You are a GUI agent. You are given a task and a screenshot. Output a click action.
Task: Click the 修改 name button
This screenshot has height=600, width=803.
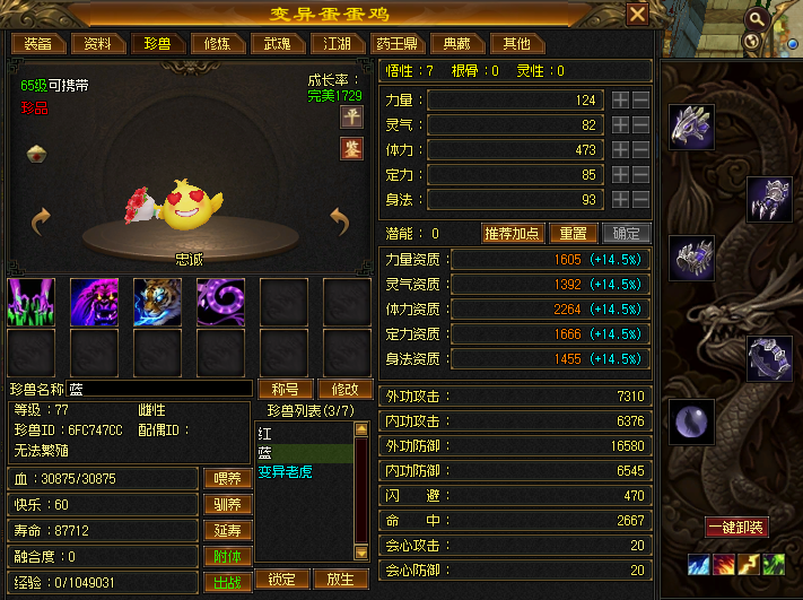pos(345,389)
